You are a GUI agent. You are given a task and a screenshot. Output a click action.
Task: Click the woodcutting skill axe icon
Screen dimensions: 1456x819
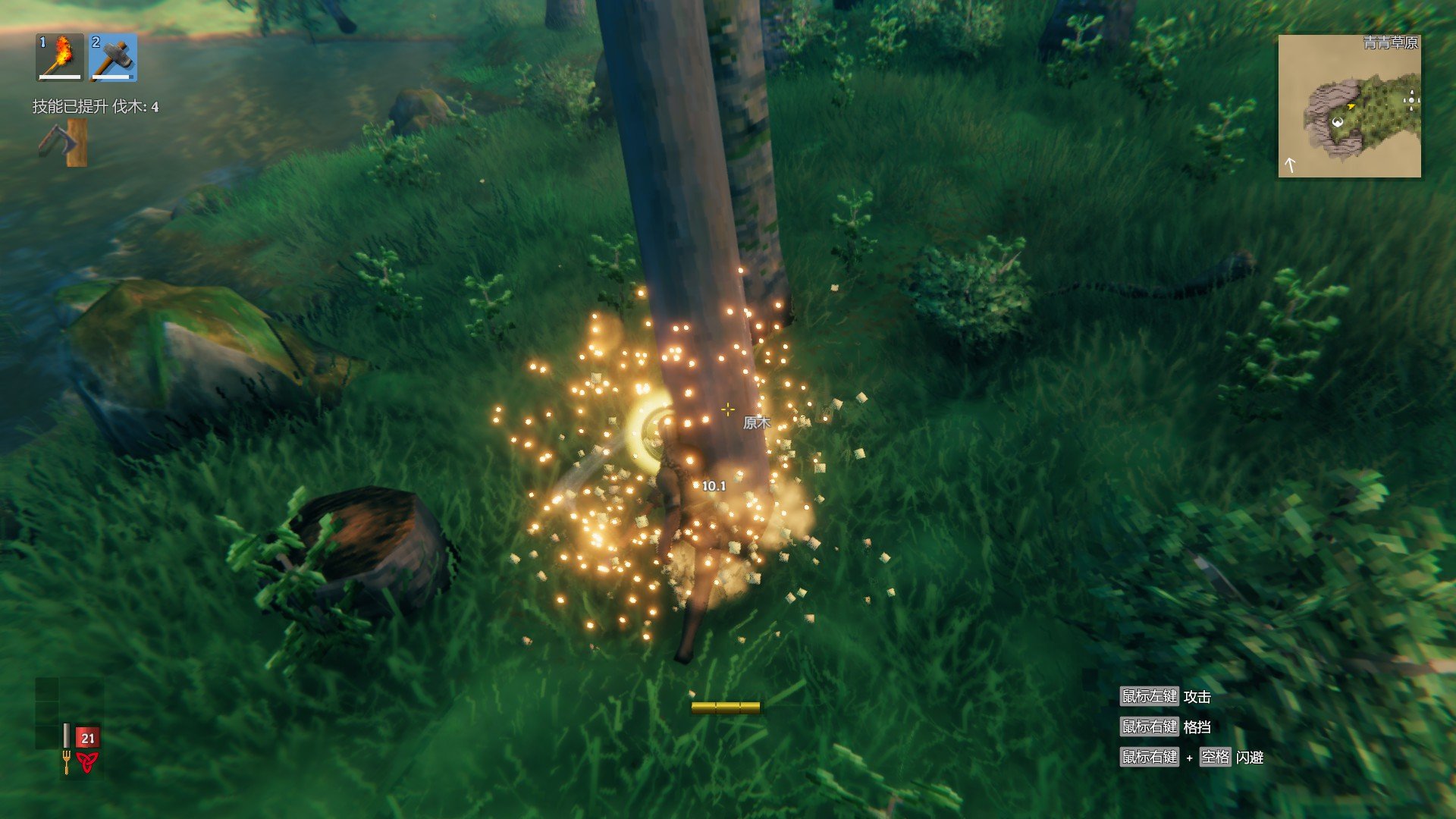[x=64, y=143]
